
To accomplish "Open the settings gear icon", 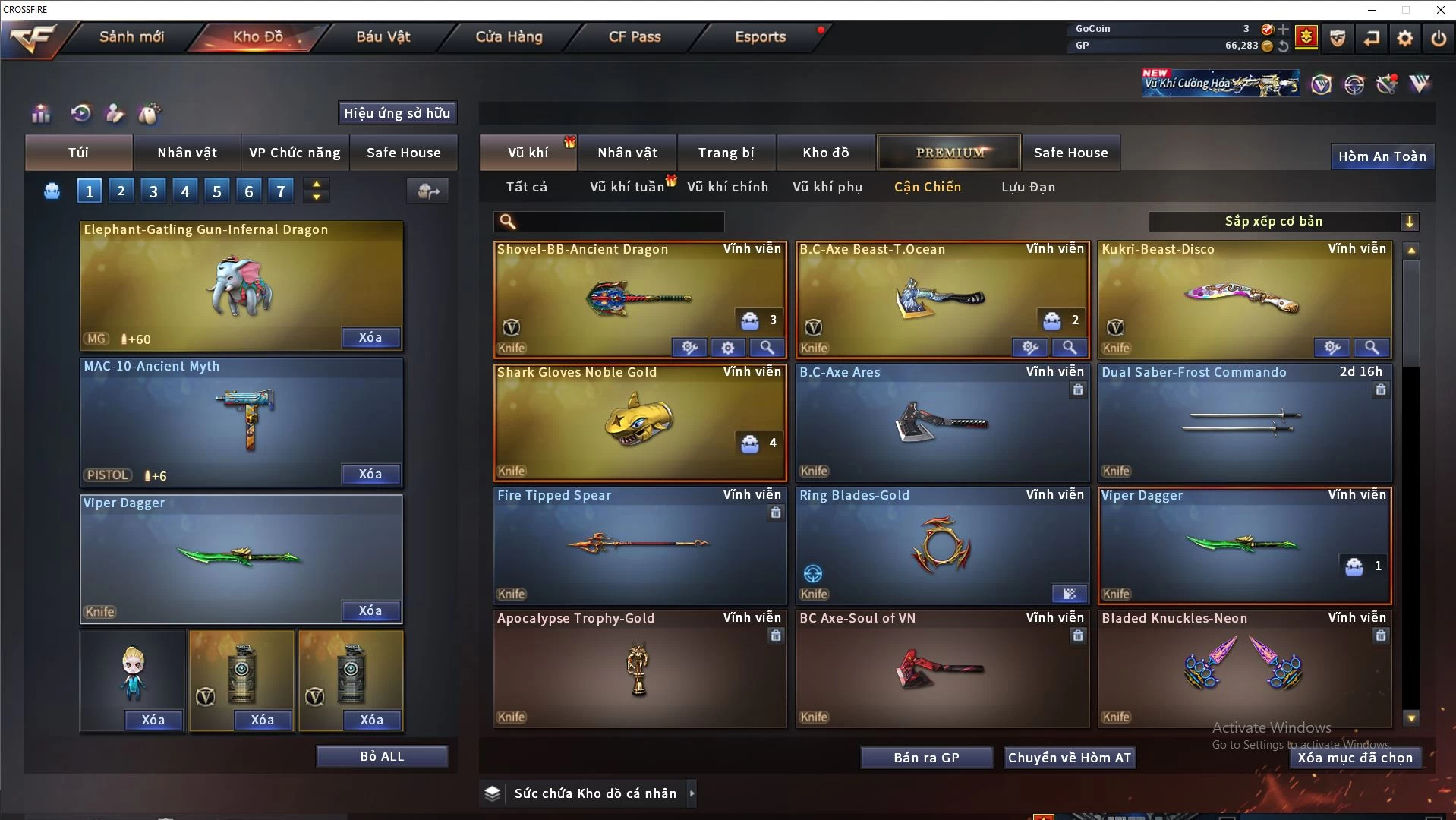I will [x=1405, y=37].
